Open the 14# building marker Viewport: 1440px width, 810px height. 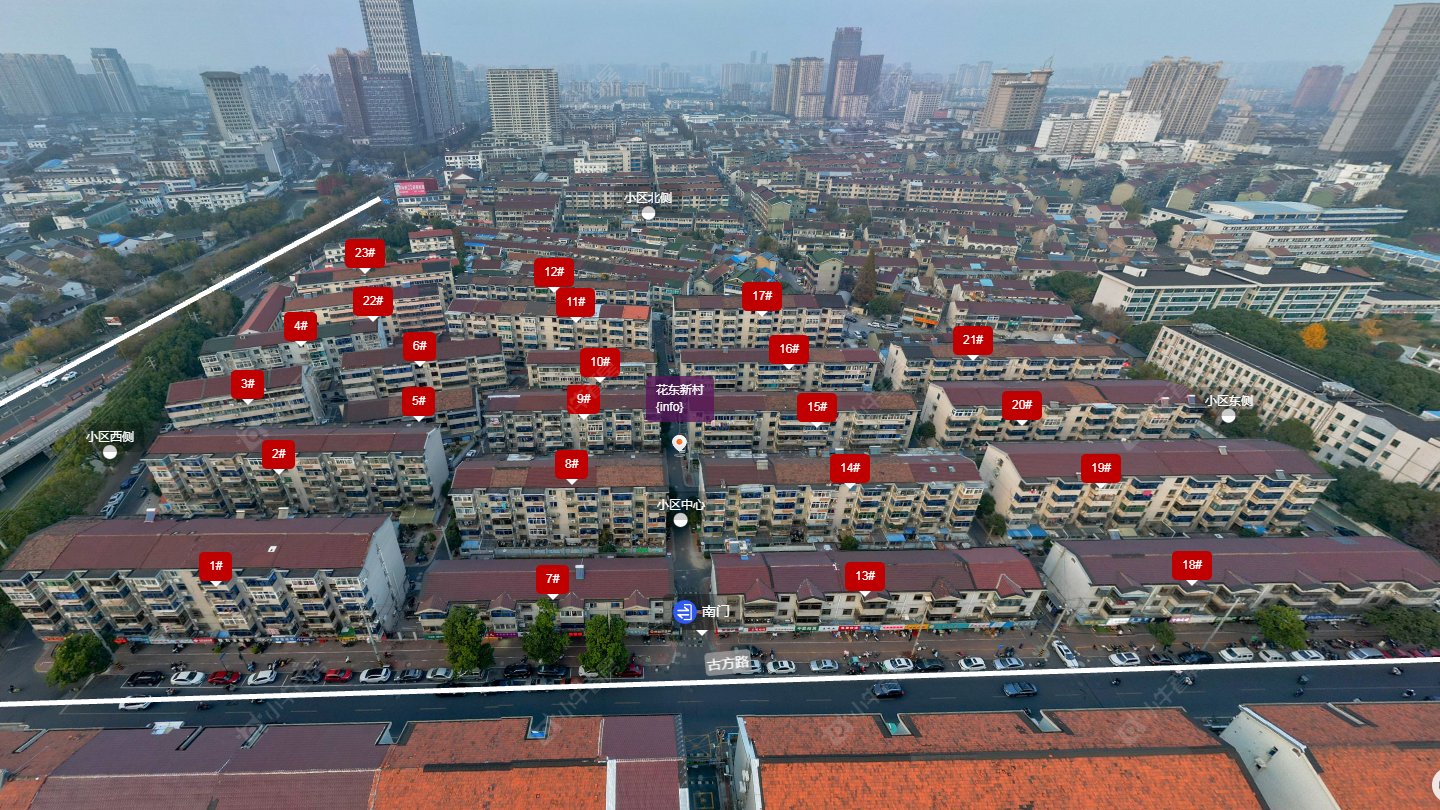(849, 468)
